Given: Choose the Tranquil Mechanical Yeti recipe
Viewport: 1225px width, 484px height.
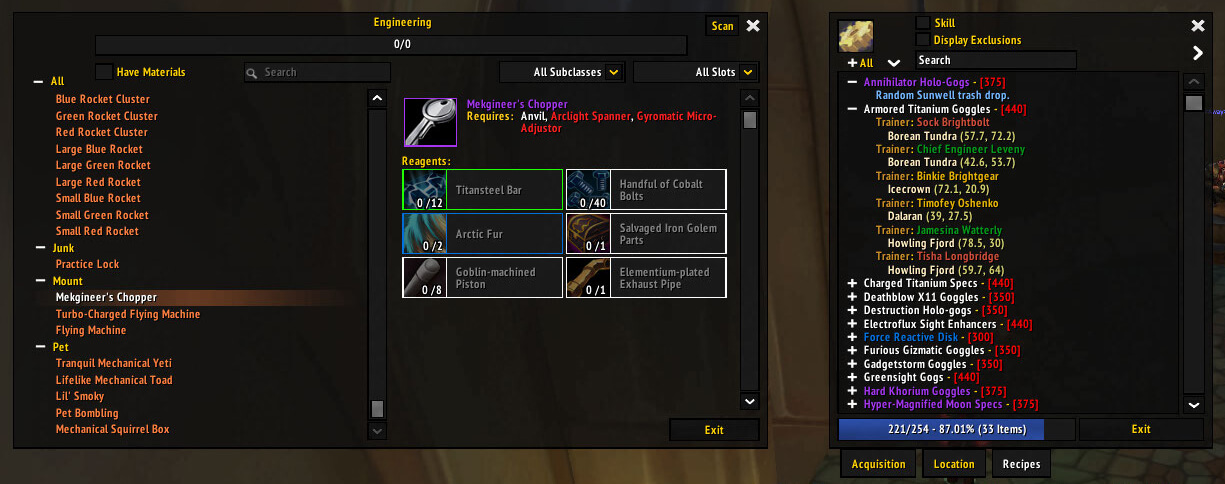Looking at the screenshot, I should click(x=114, y=363).
